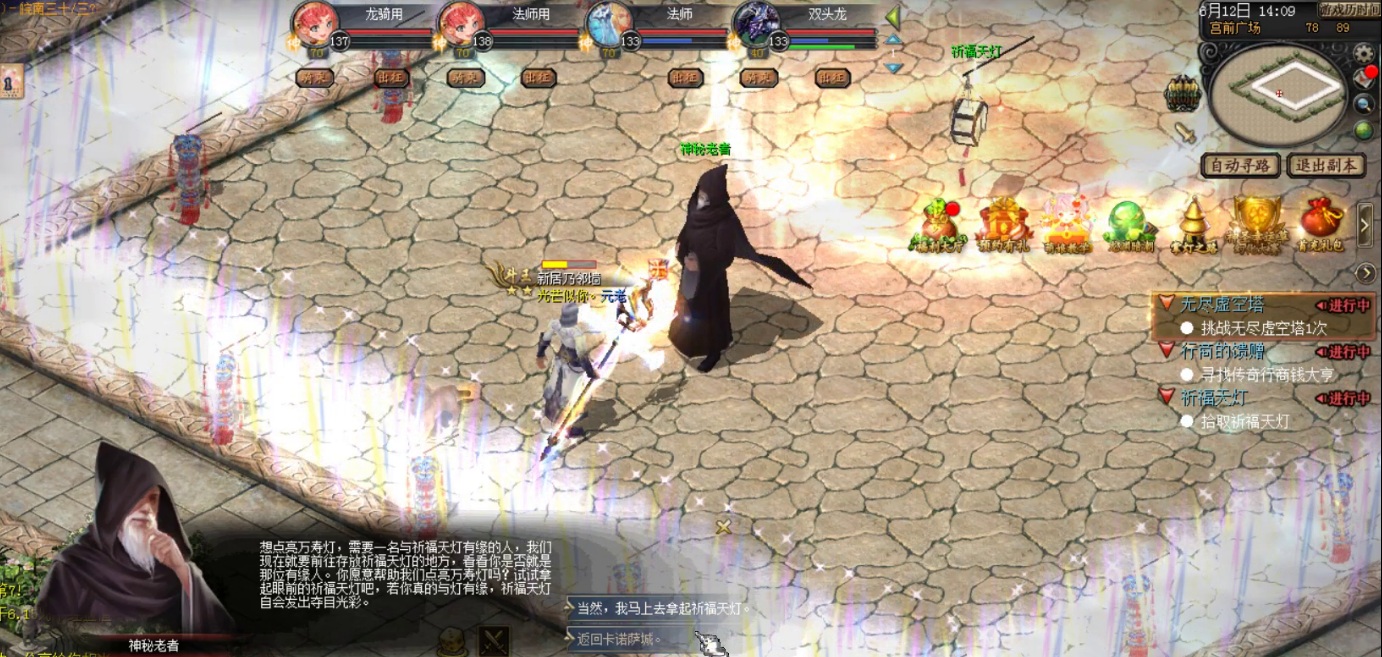Image resolution: width=1382 pixels, height=657 pixels.
Task: Open the green orb event icon
Action: tap(1129, 223)
